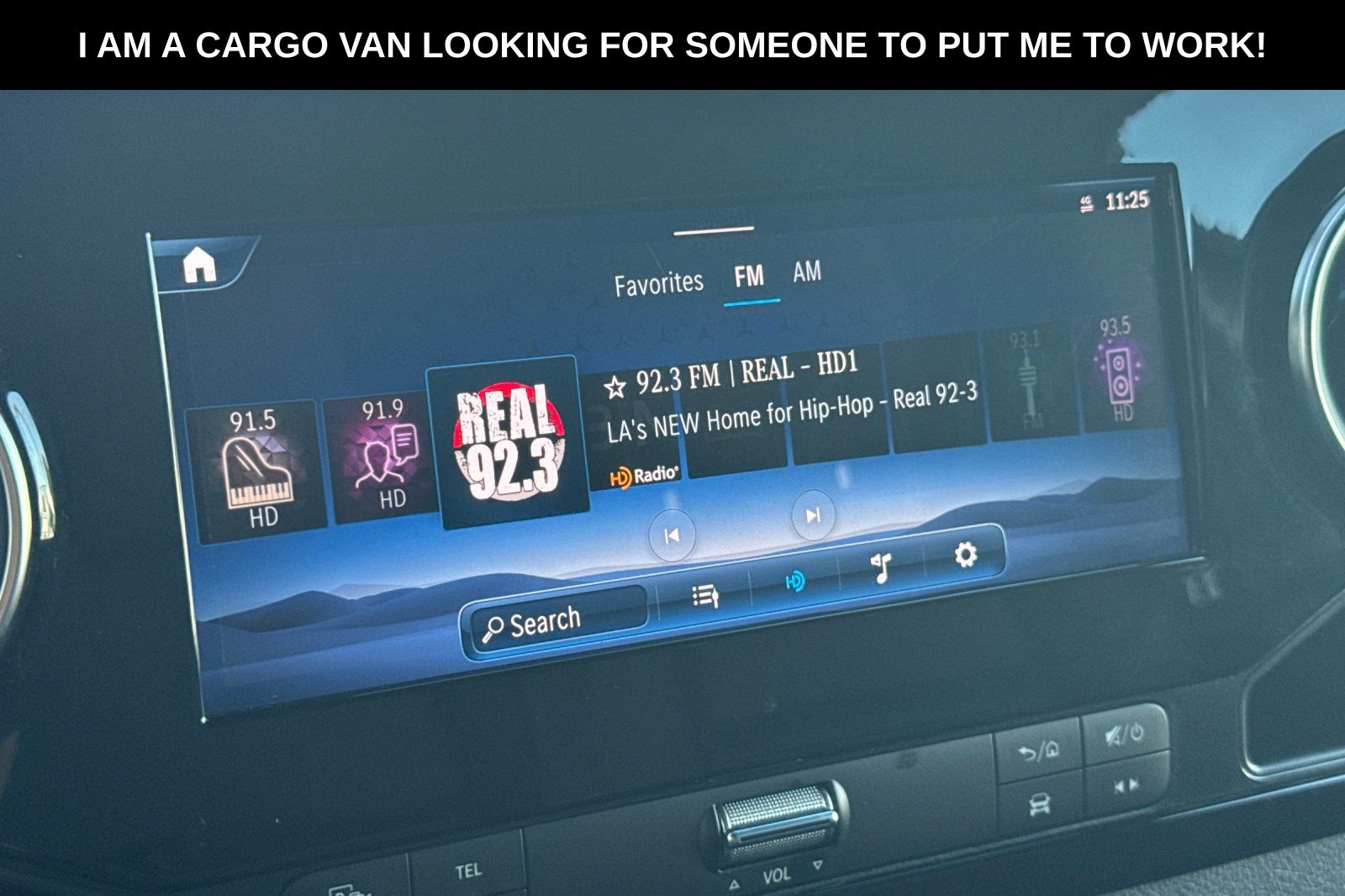
Task: Switch to the Favorites tab
Action: (x=658, y=283)
